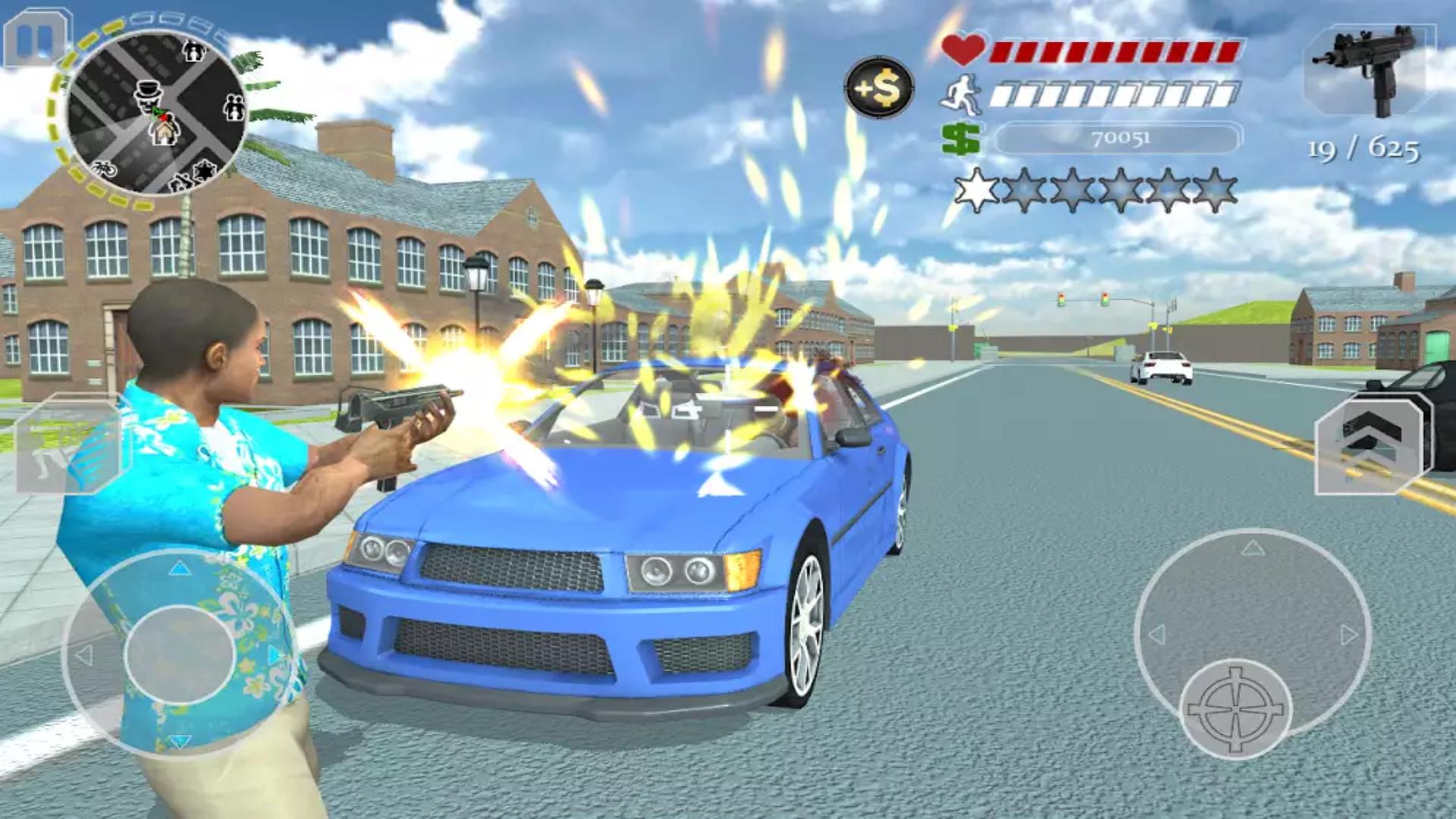
Task: Choose the bicycle marker on the minimap
Action: 104,170
